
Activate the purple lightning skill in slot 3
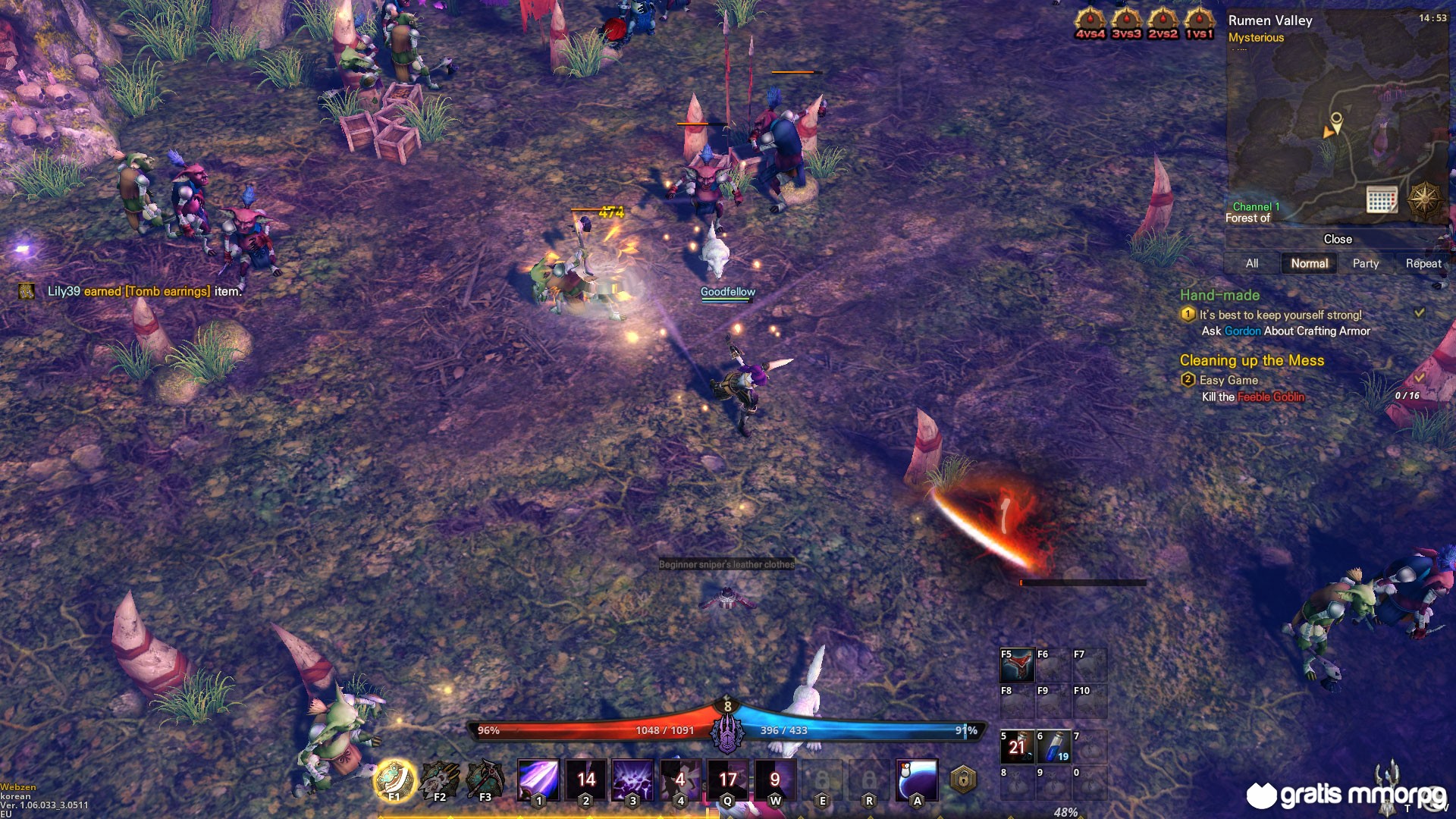tap(632, 780)
